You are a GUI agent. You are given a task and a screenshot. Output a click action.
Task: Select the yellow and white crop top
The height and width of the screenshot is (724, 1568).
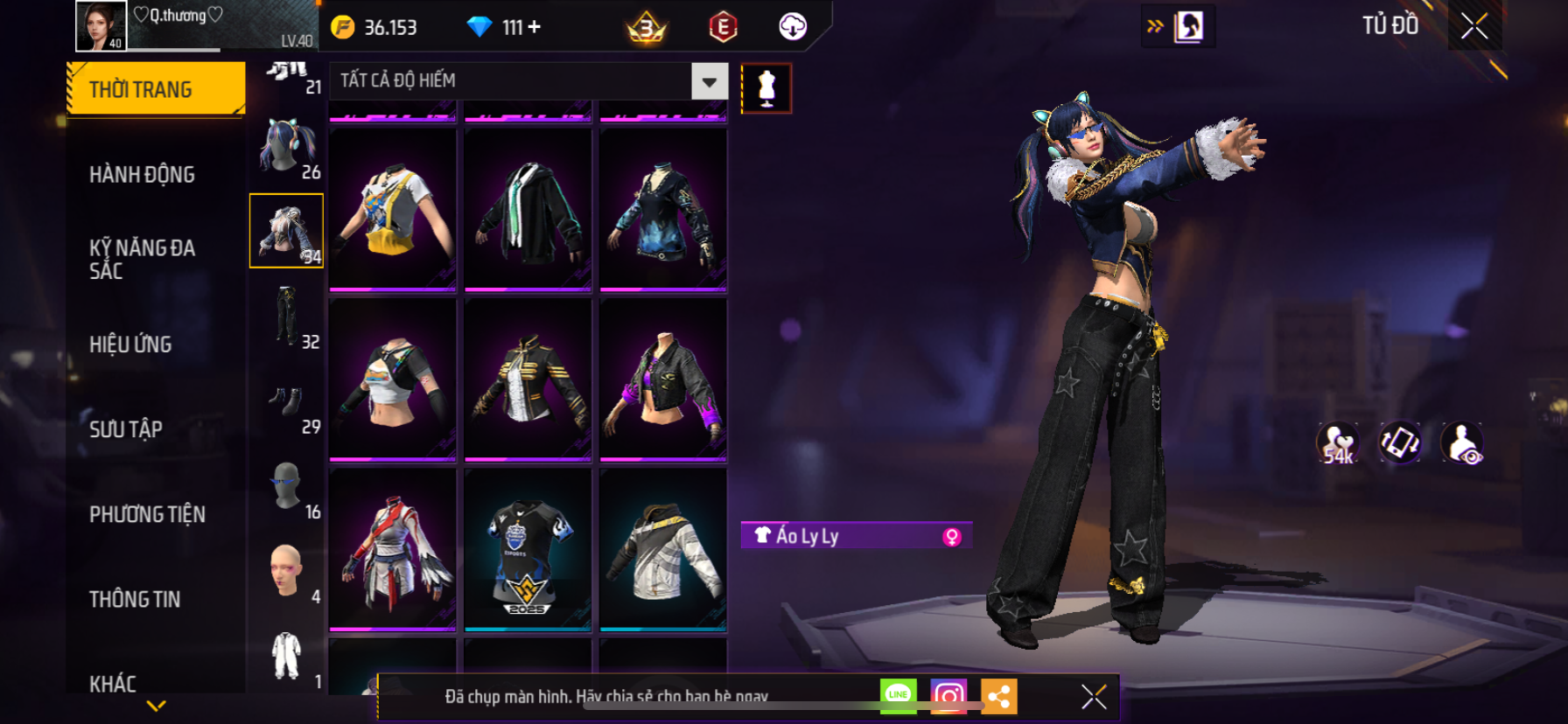[x=392, y=210]
